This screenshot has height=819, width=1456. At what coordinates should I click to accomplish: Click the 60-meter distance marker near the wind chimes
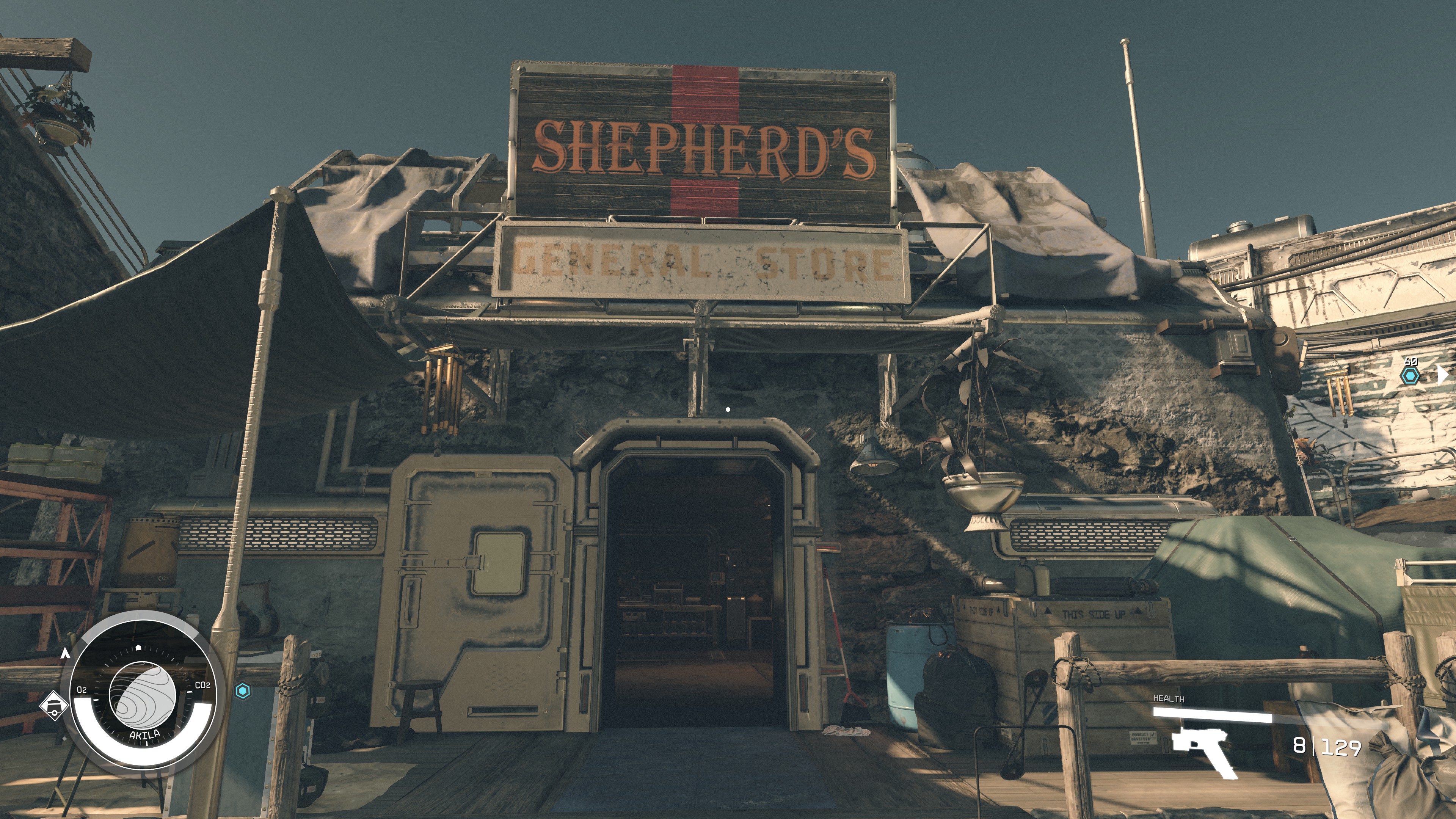point(1411,361)
